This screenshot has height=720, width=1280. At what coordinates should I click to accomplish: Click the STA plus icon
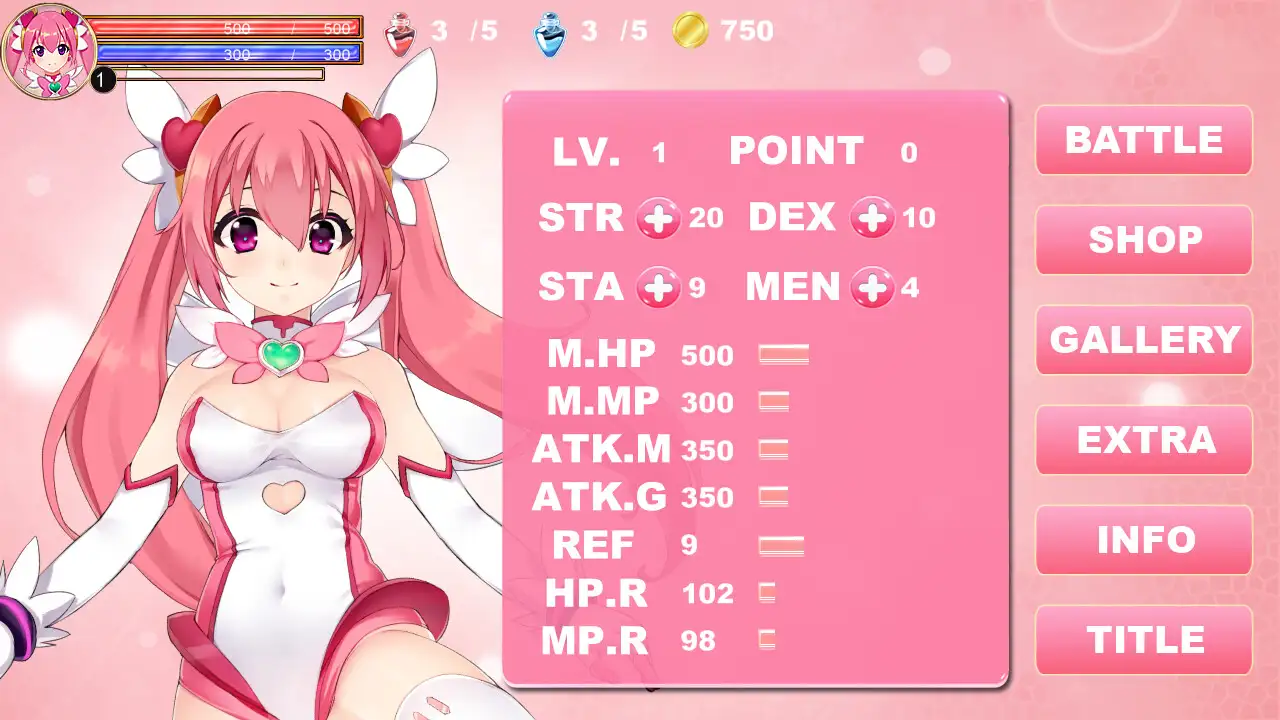click(x=659, y=288)
